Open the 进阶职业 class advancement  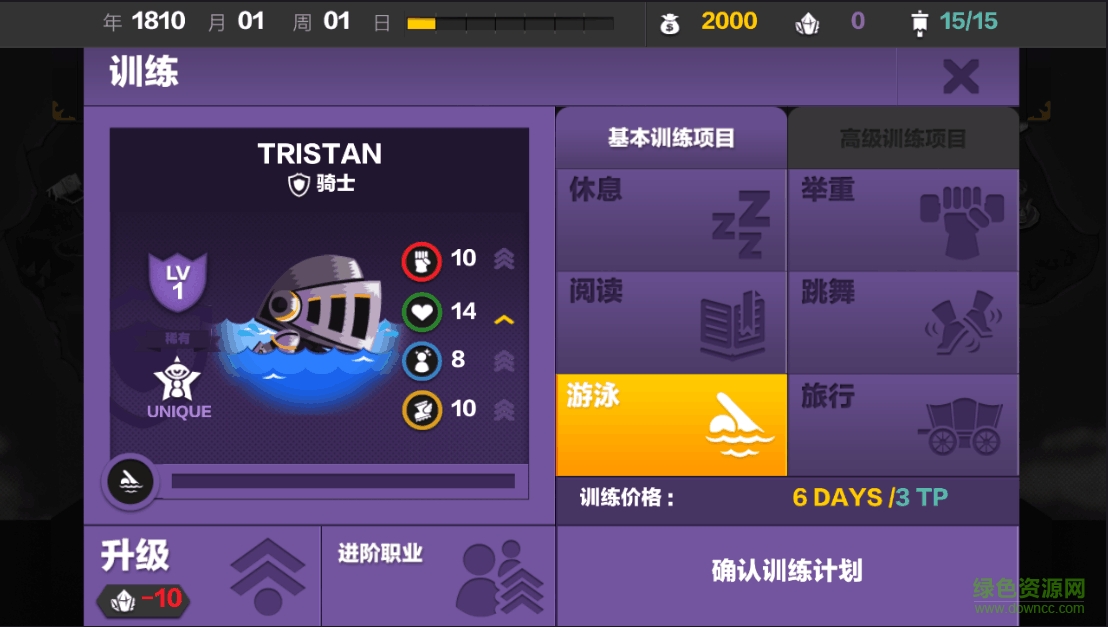pyautogui.click(x=438, y=575)
